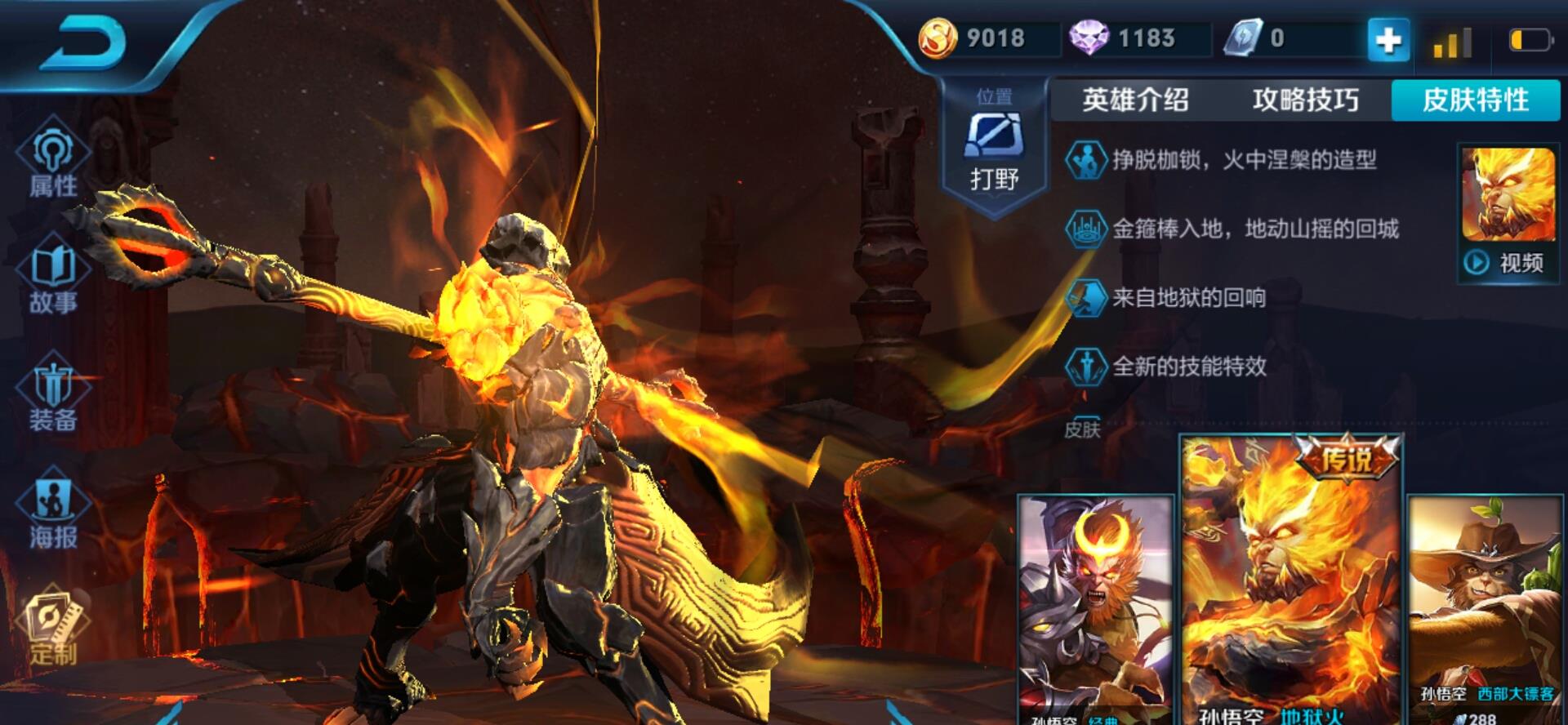Tap the gold coin currency icon

pos(938,38)
